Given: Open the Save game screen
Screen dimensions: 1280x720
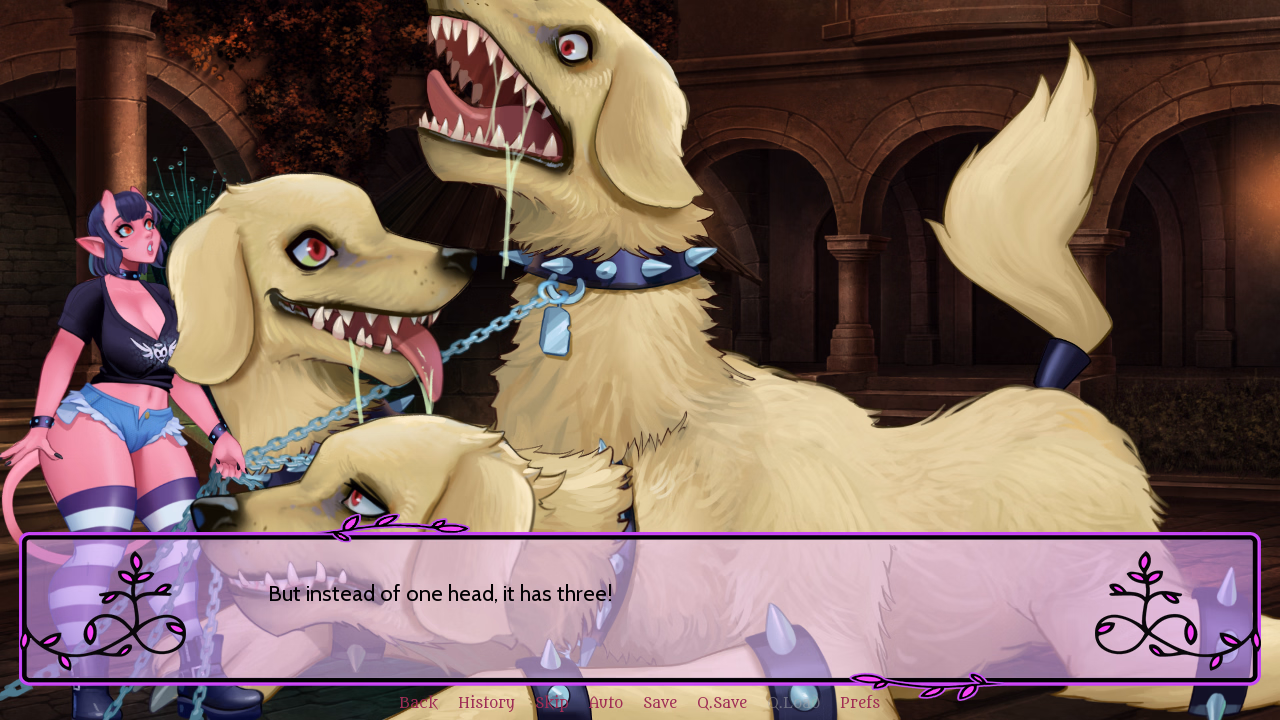Looking at the screenshot, I should coord(659,702).
